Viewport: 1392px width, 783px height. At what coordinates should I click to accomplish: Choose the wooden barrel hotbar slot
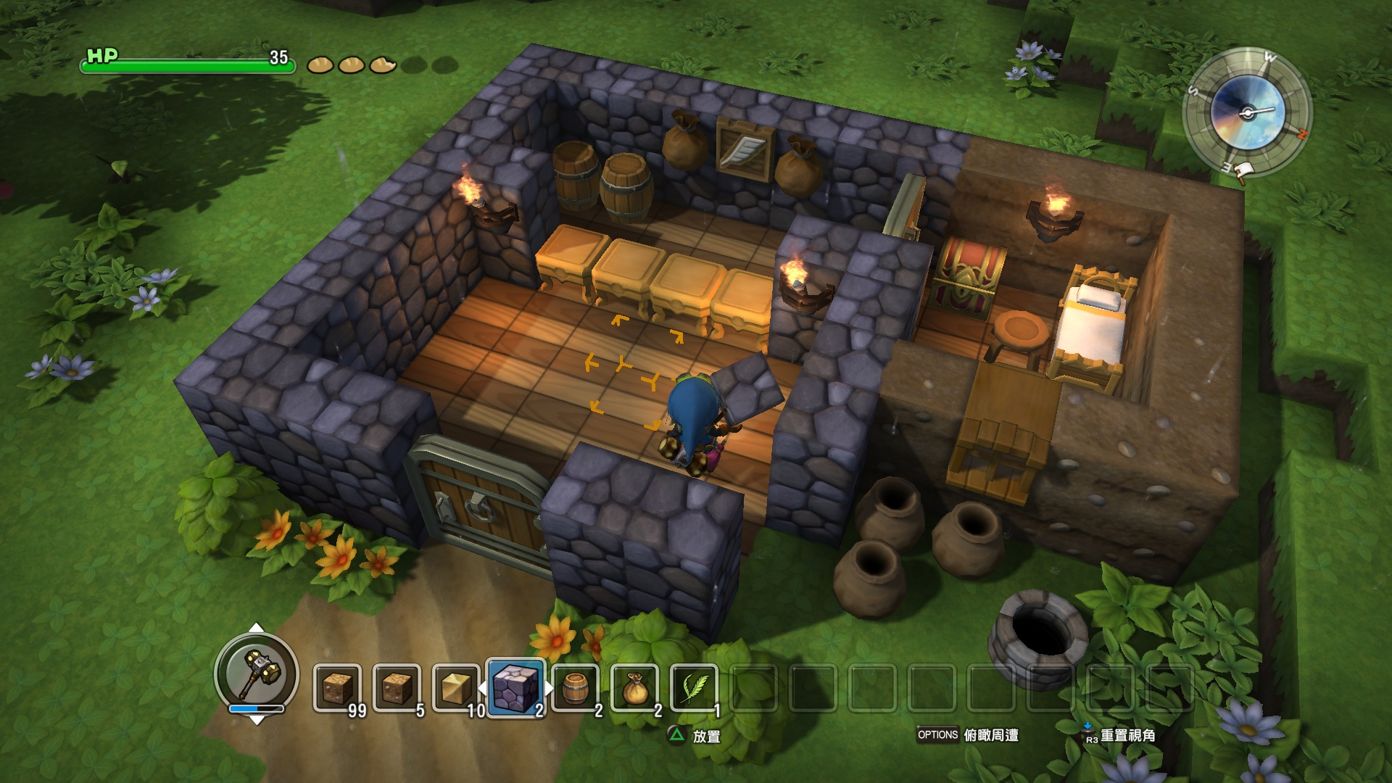click(575, 688)
